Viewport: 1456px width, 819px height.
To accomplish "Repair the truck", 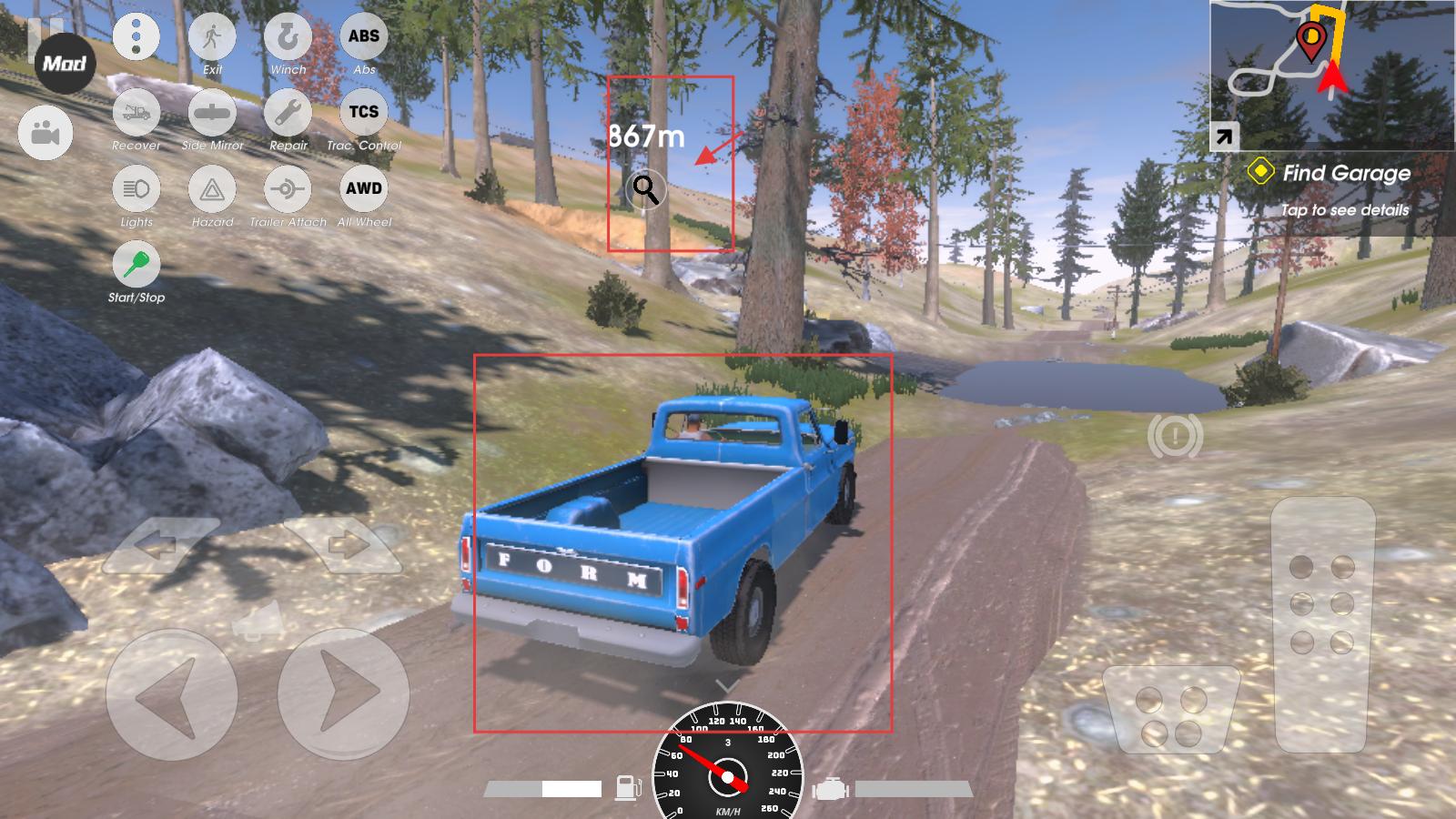I will click(x=288, y=114).
